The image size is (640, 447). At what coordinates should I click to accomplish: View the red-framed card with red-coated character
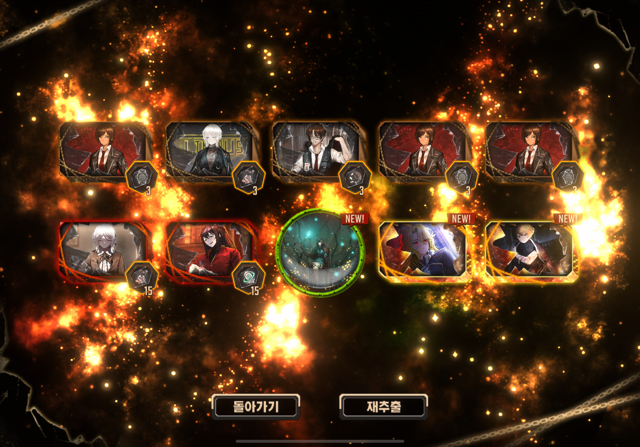(x=209, y=253)
